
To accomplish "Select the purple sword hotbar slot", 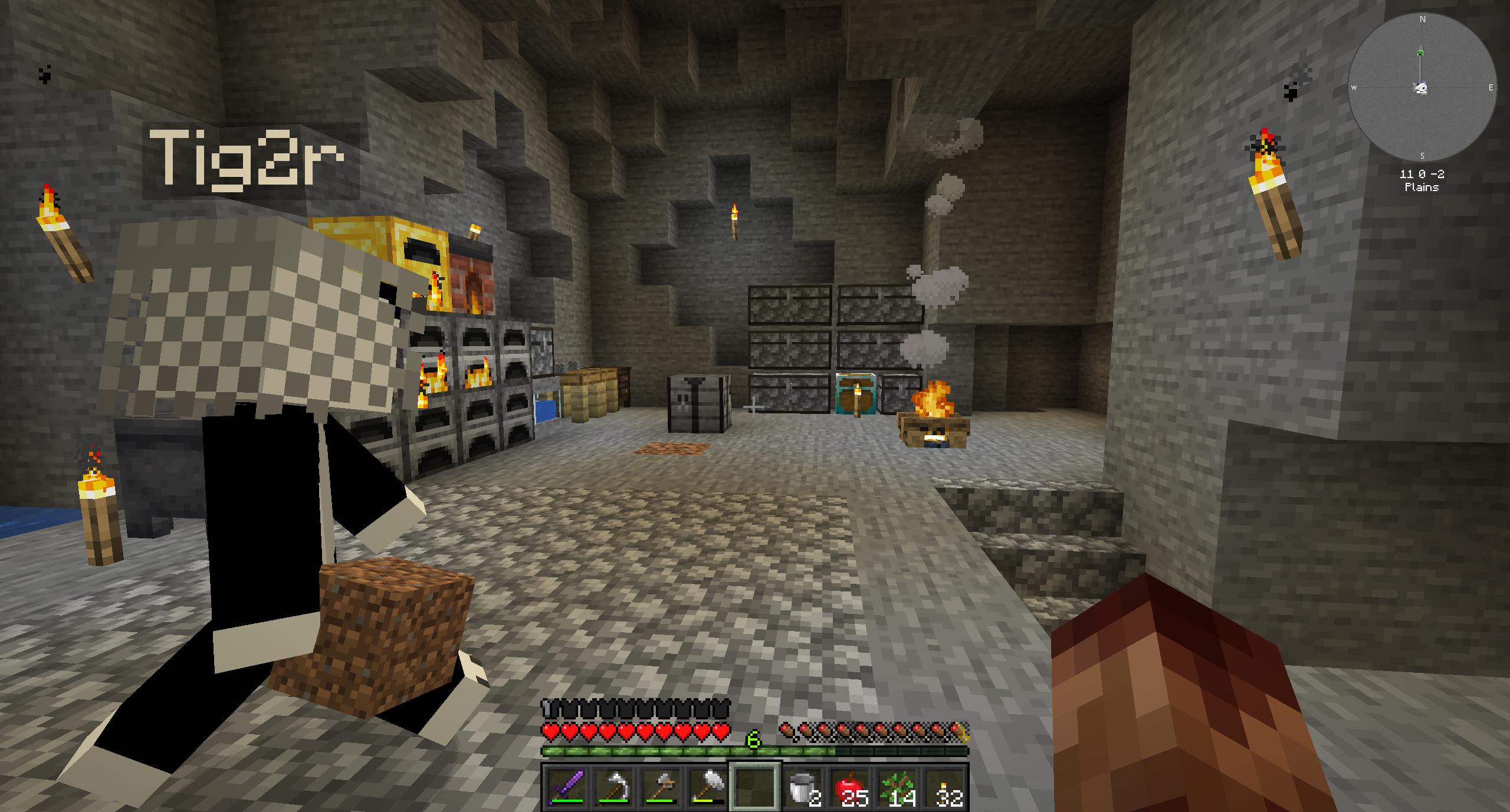I will coord(566,787).
